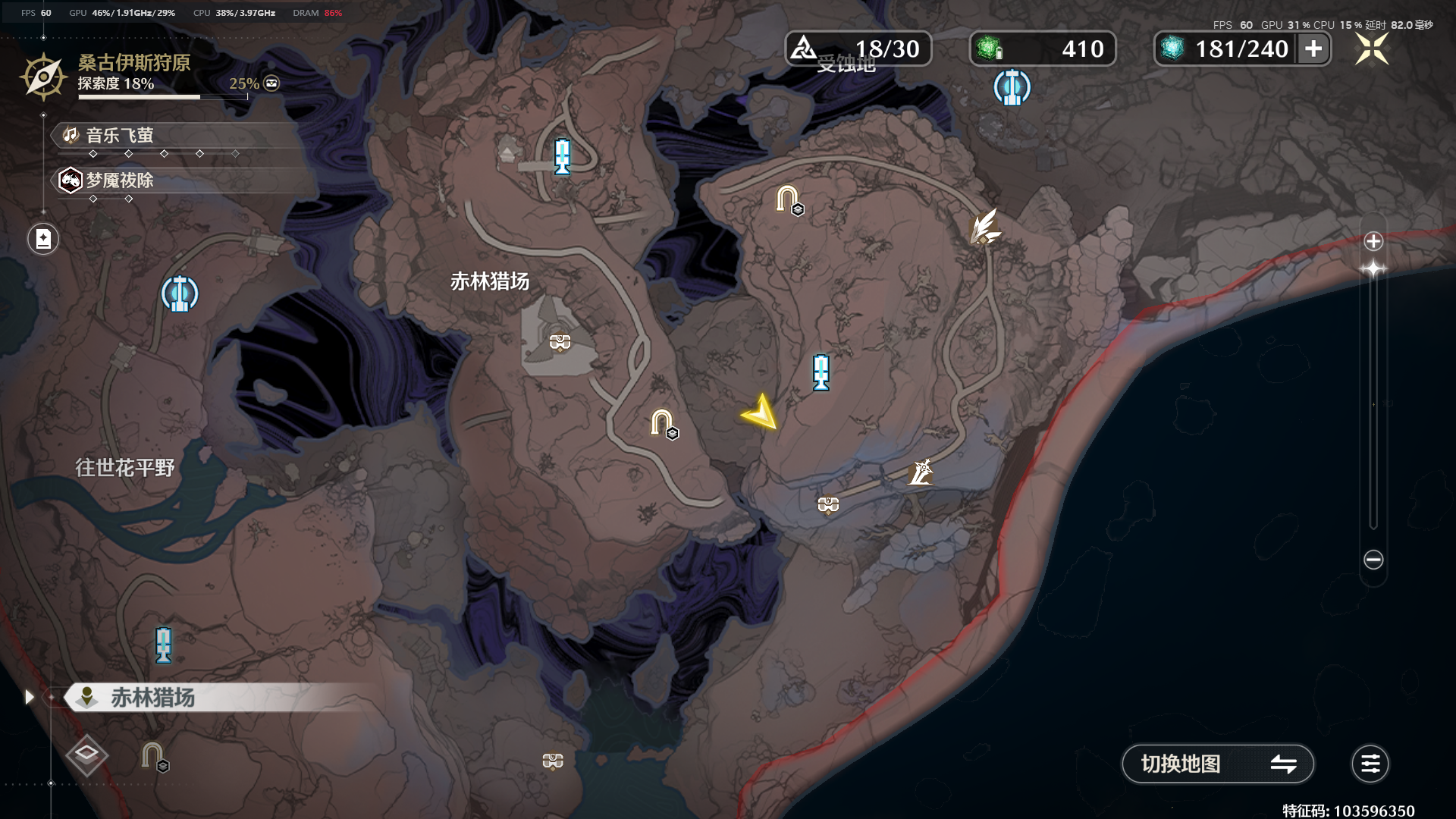Screen dimensions: 1456x819
Task: Click the layered diamond icon at bottom left
Action: coord(86,754)
